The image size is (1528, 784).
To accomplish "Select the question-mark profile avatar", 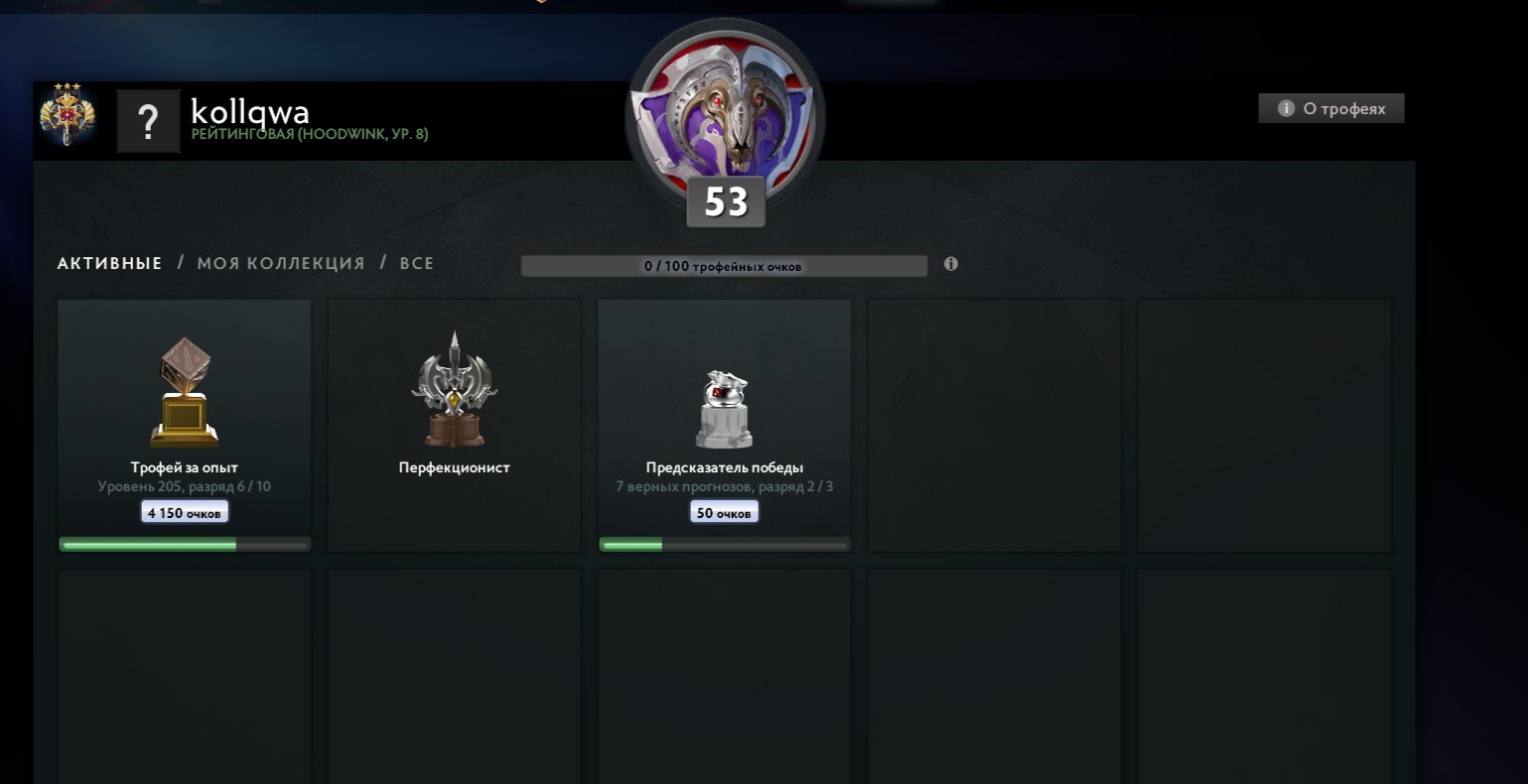I will click(x=148, y=121).
